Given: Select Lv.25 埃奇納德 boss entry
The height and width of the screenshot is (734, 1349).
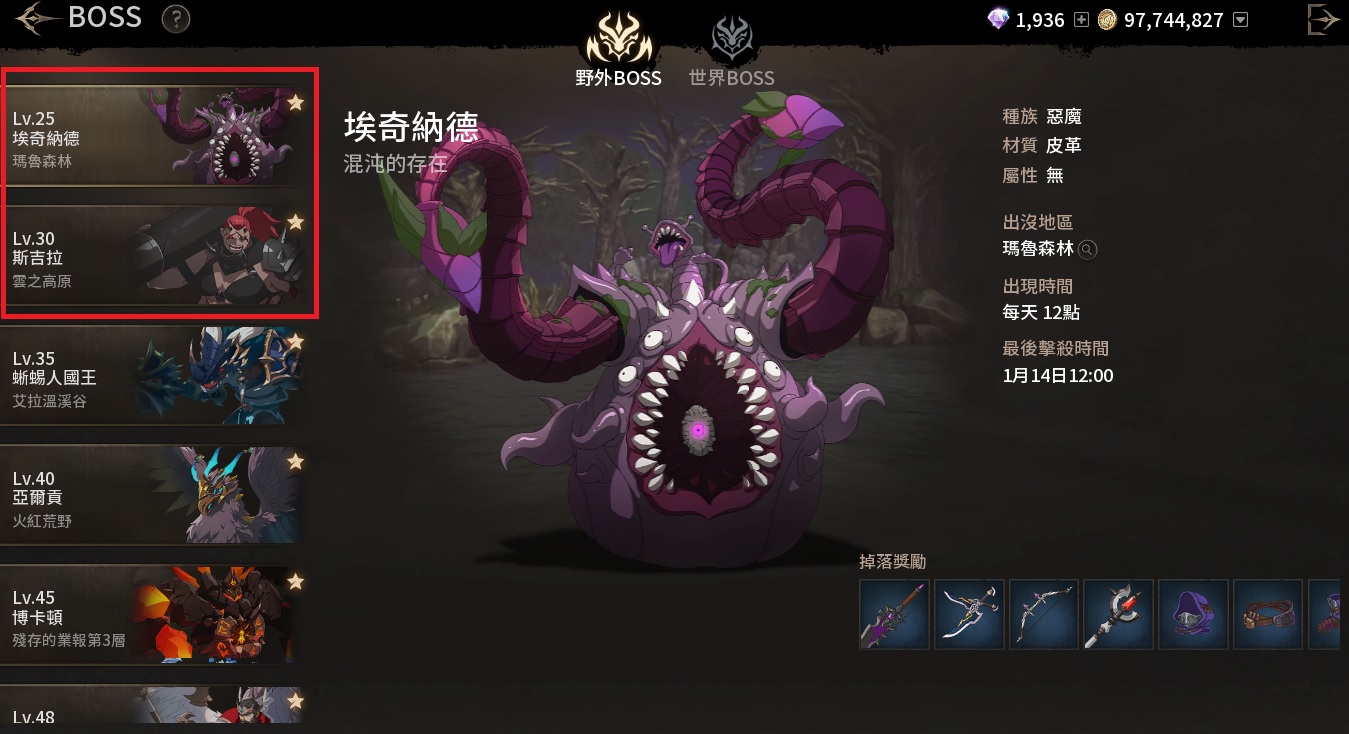Looking at the screenshot, I should coord(150,138).
